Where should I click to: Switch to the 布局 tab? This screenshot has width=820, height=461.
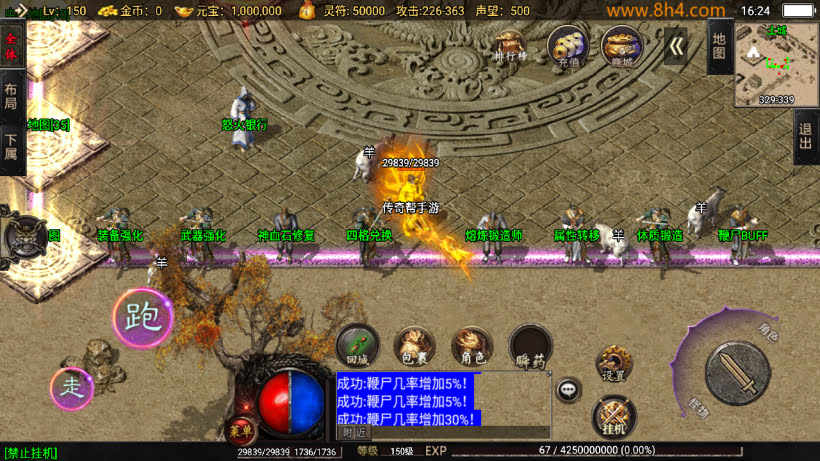tap(11, 96)
